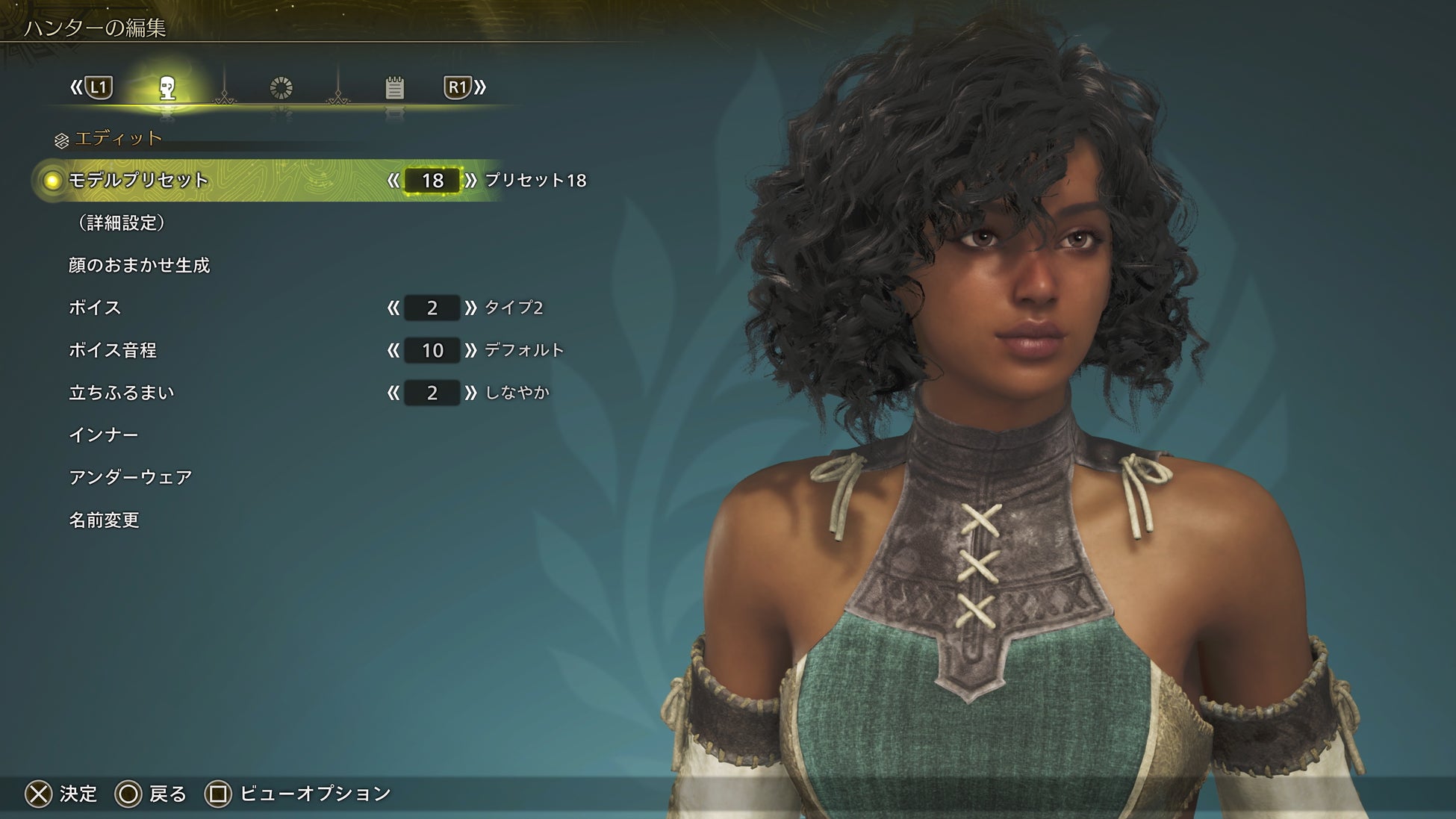
Task: Increase the model preset number past 18
Action: (x=470, y=181)
